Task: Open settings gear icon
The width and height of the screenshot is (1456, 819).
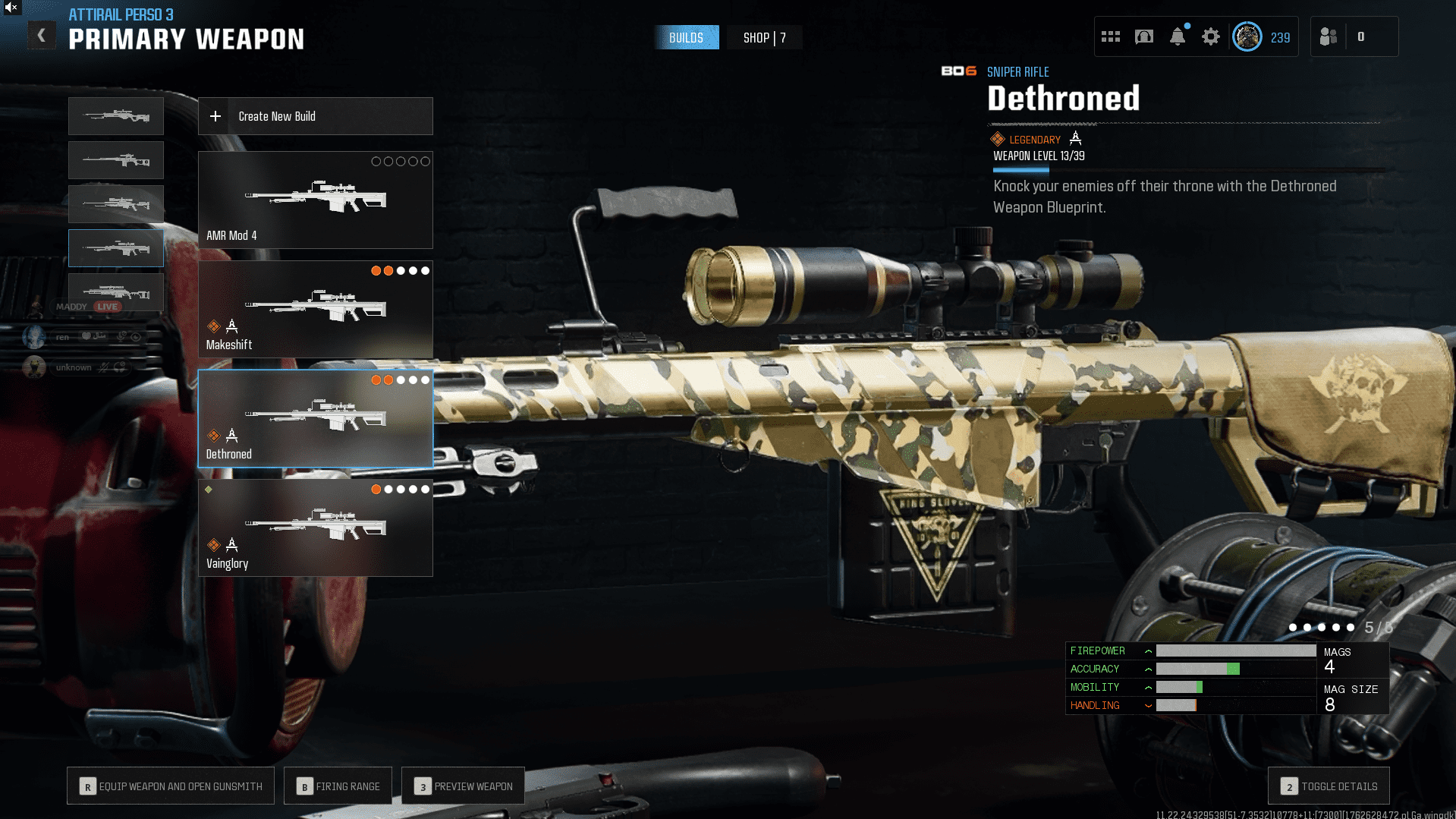Action: click(x=1211, y=36)
